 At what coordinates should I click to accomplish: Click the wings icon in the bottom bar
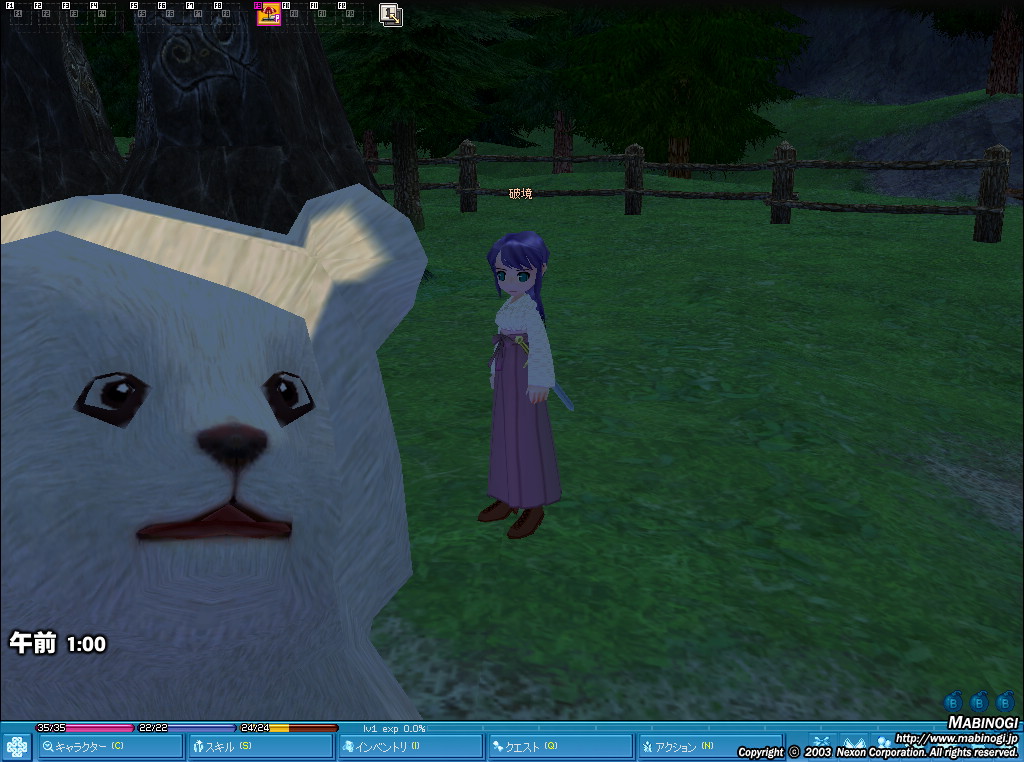[853, 742]
